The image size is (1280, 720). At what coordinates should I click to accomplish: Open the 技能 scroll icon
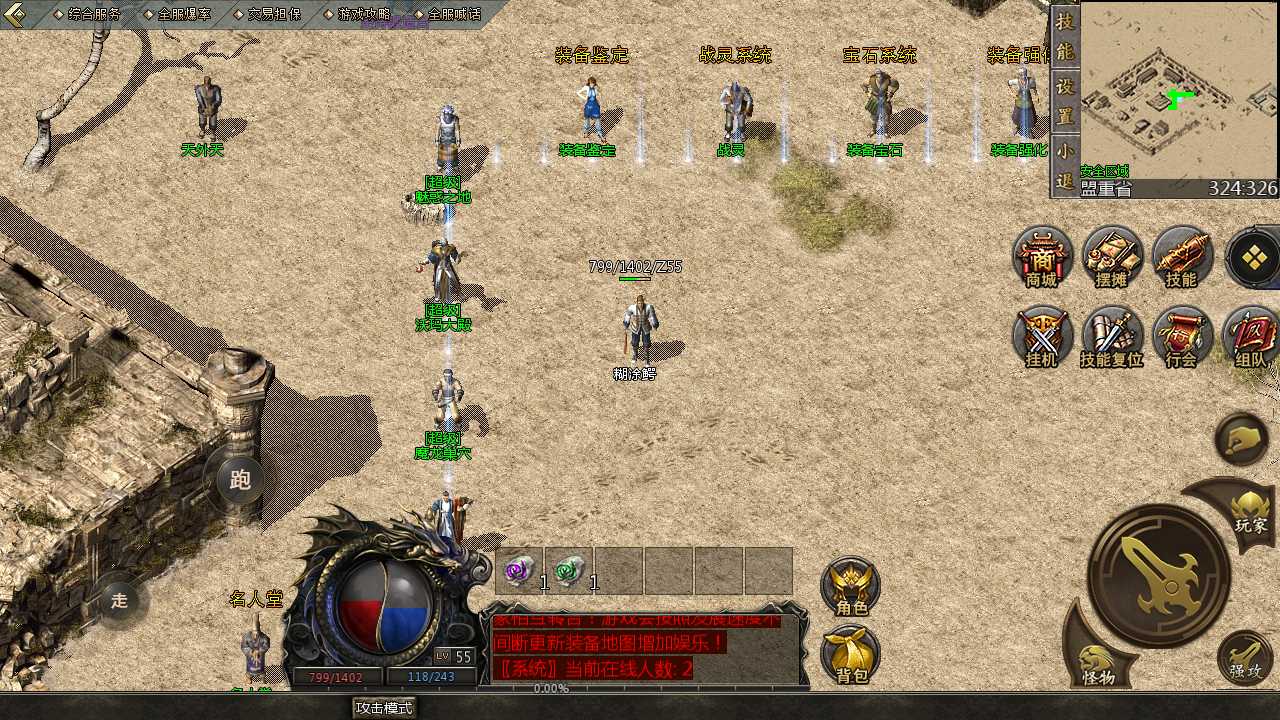click(1181, 258)
